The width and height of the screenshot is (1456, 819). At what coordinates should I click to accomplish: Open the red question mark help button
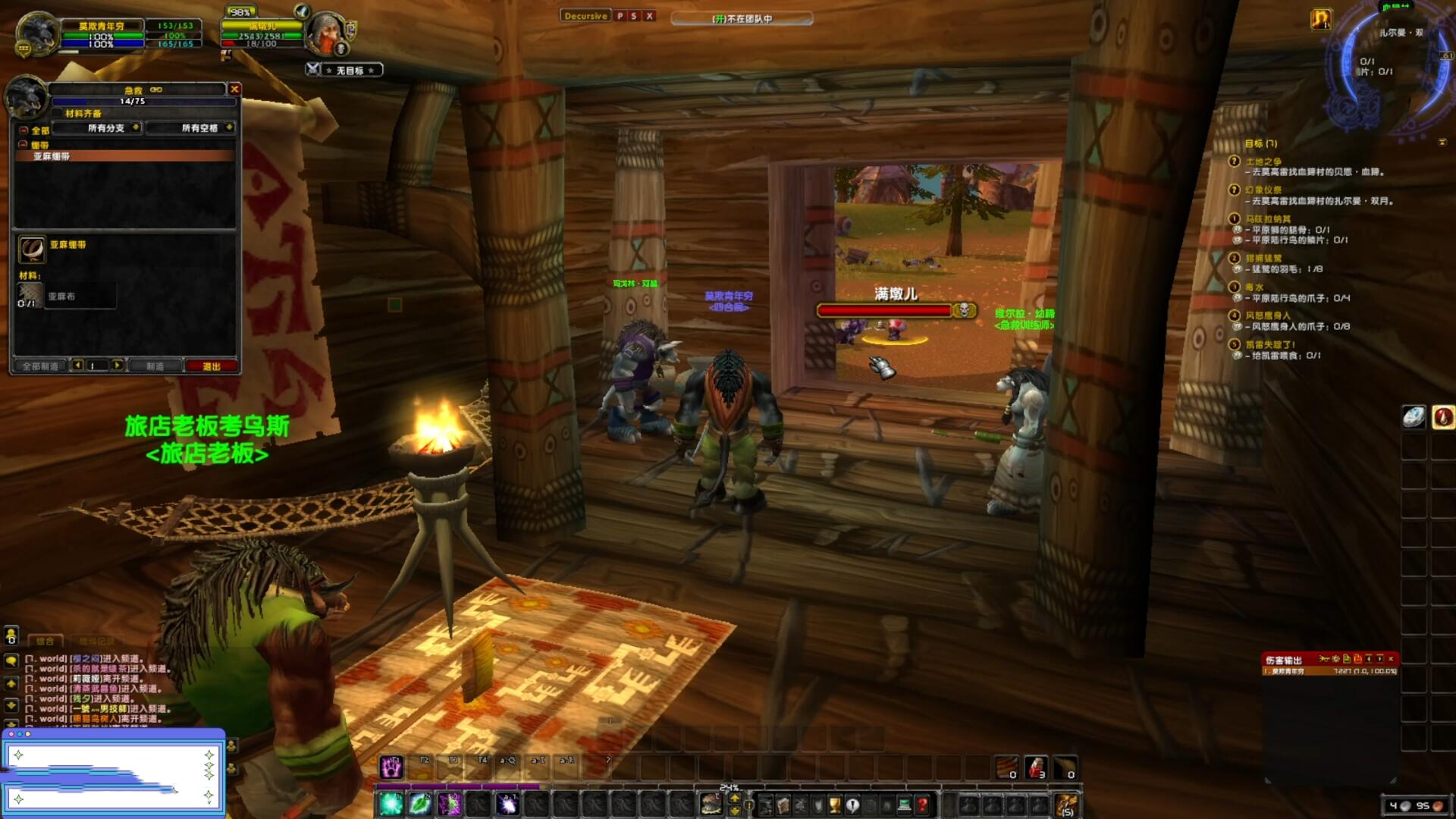point(923,805)
